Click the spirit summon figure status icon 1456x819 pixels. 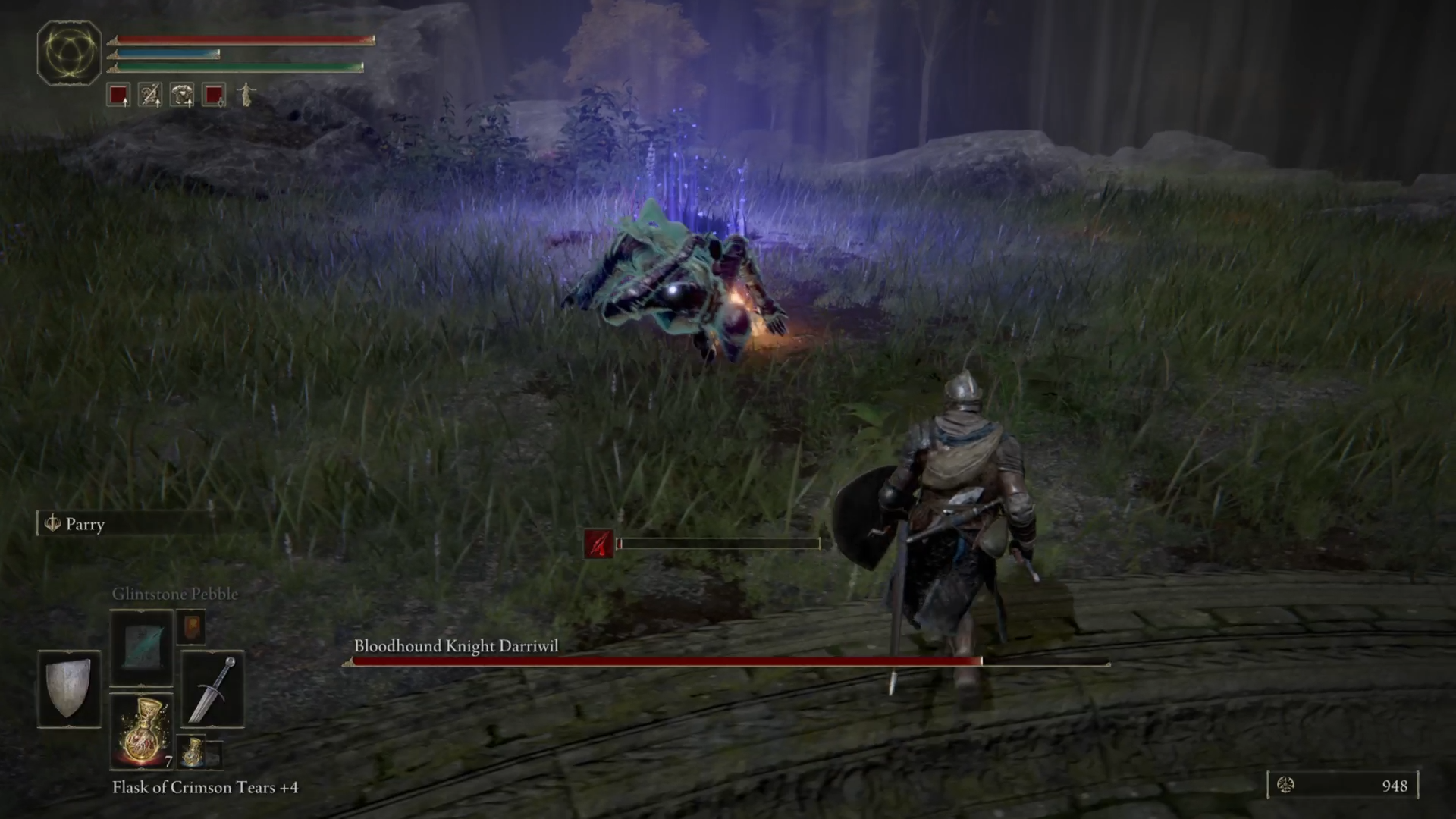coord(245,94)
